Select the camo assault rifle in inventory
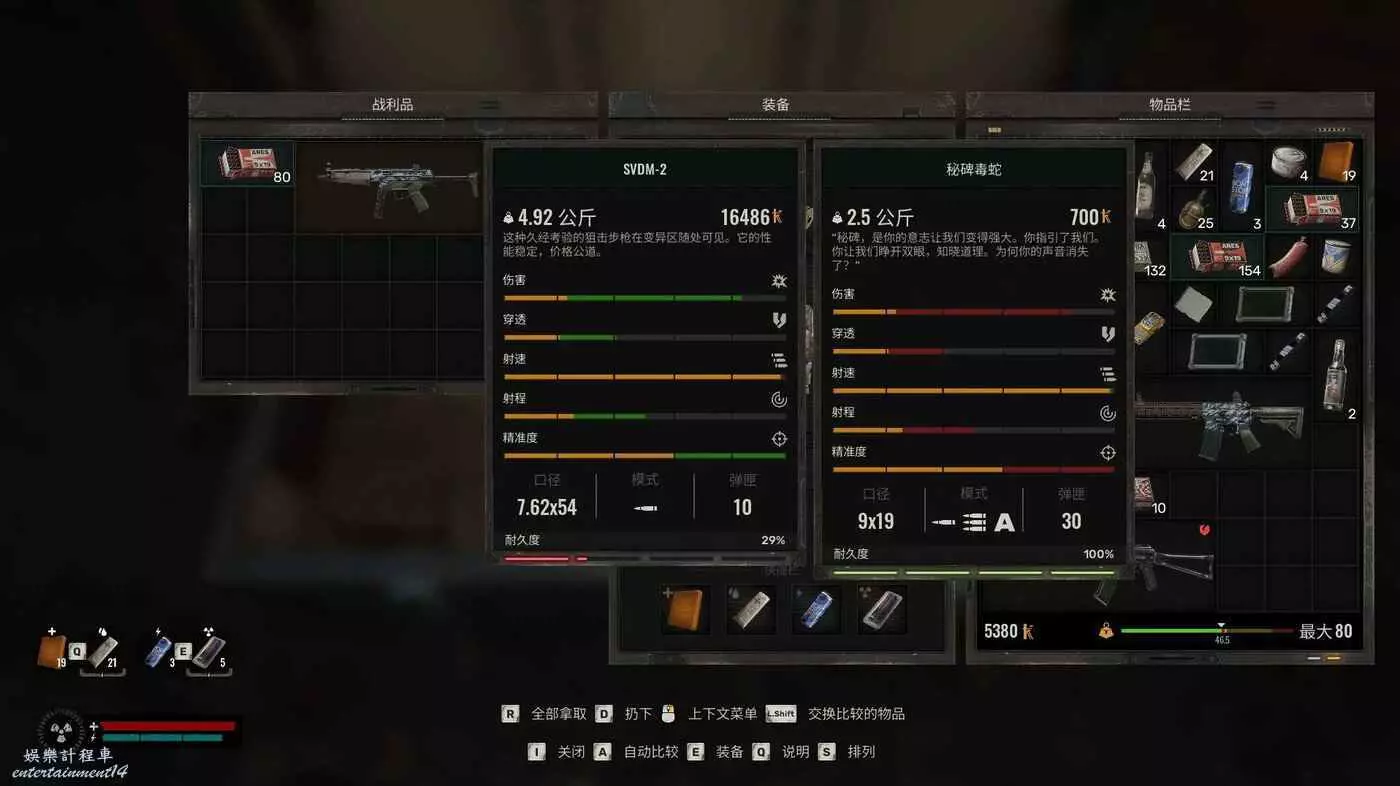Image resolution: width=1400 pixels, height=786 pixels. 1220,420
